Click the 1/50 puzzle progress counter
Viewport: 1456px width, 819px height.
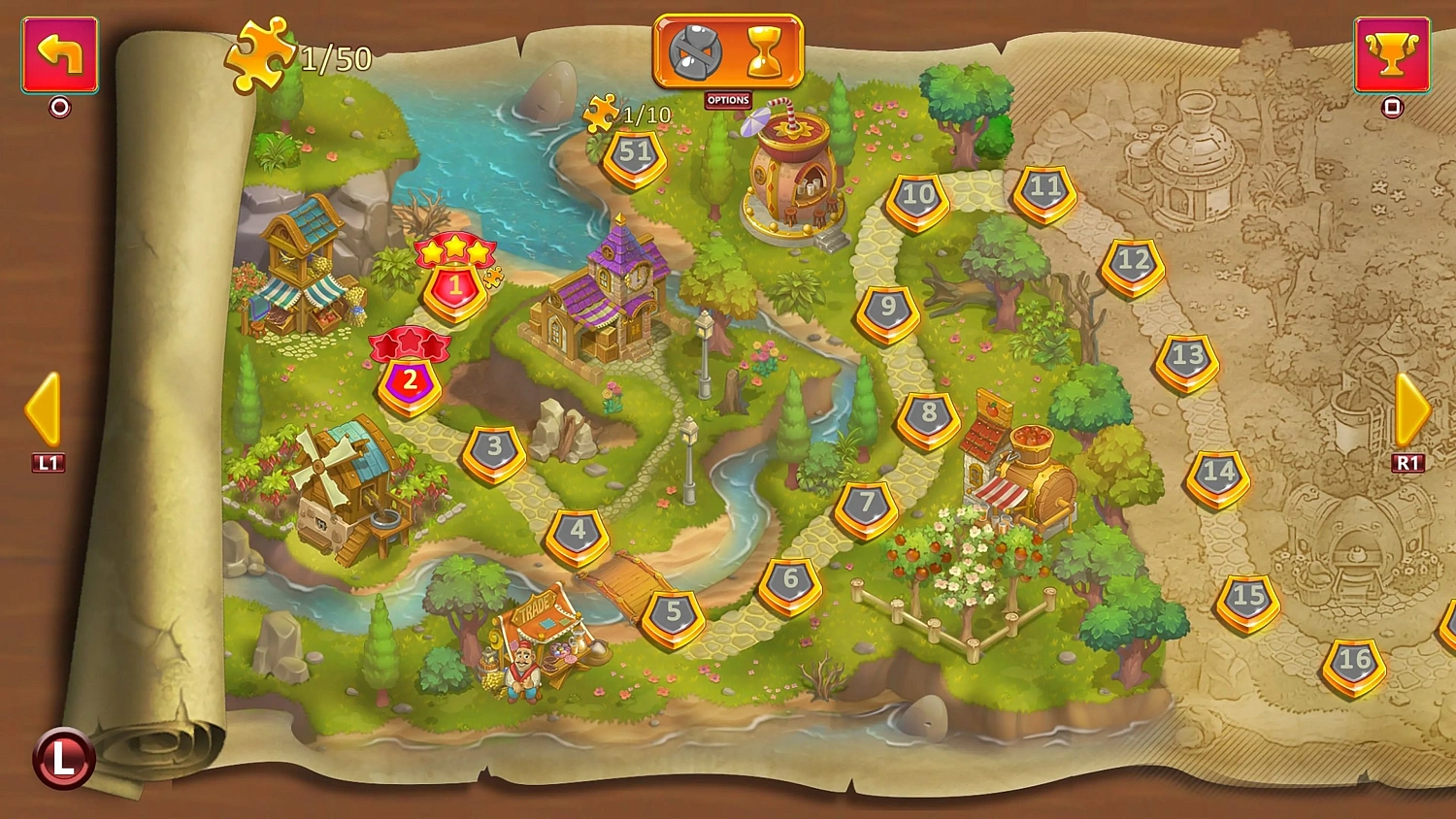tap(333, 58)
